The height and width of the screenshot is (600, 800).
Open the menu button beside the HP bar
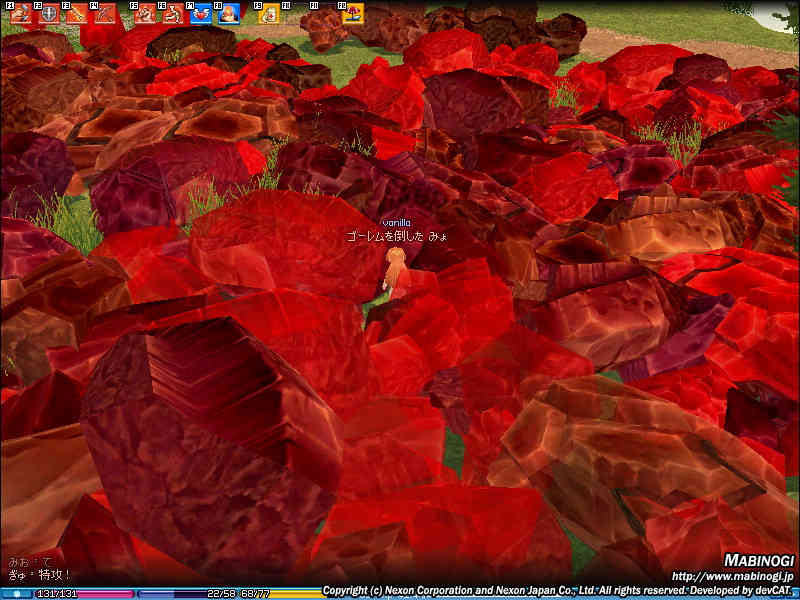coord(16,593)
